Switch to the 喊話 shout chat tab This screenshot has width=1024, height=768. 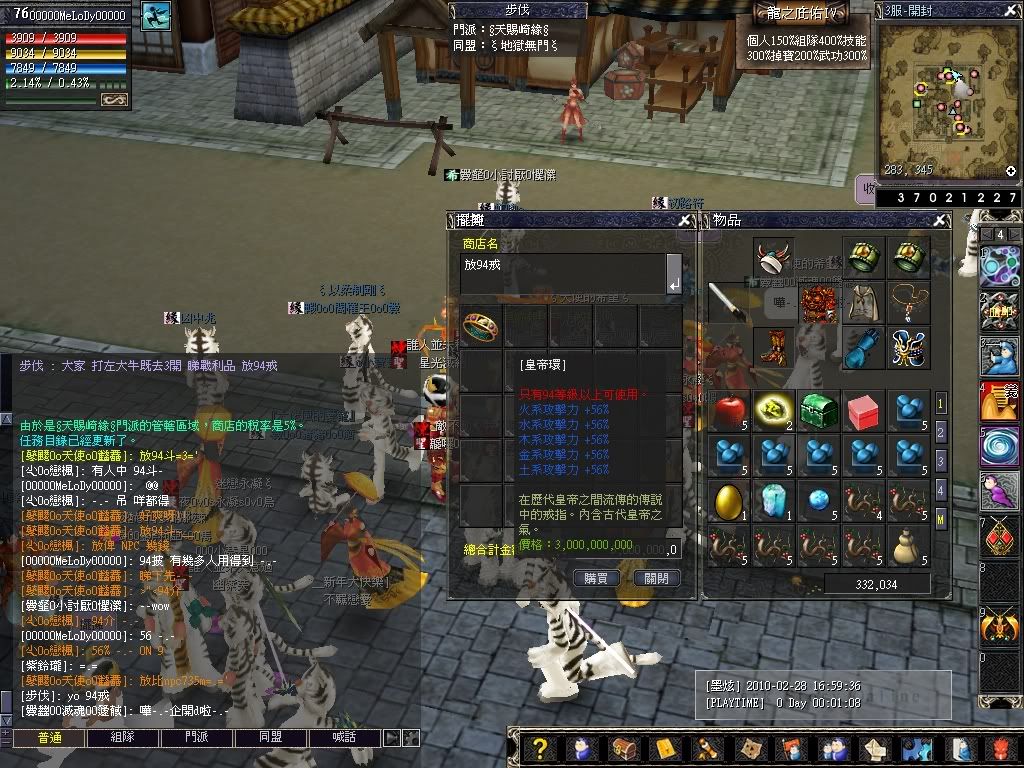pos(343,738)
